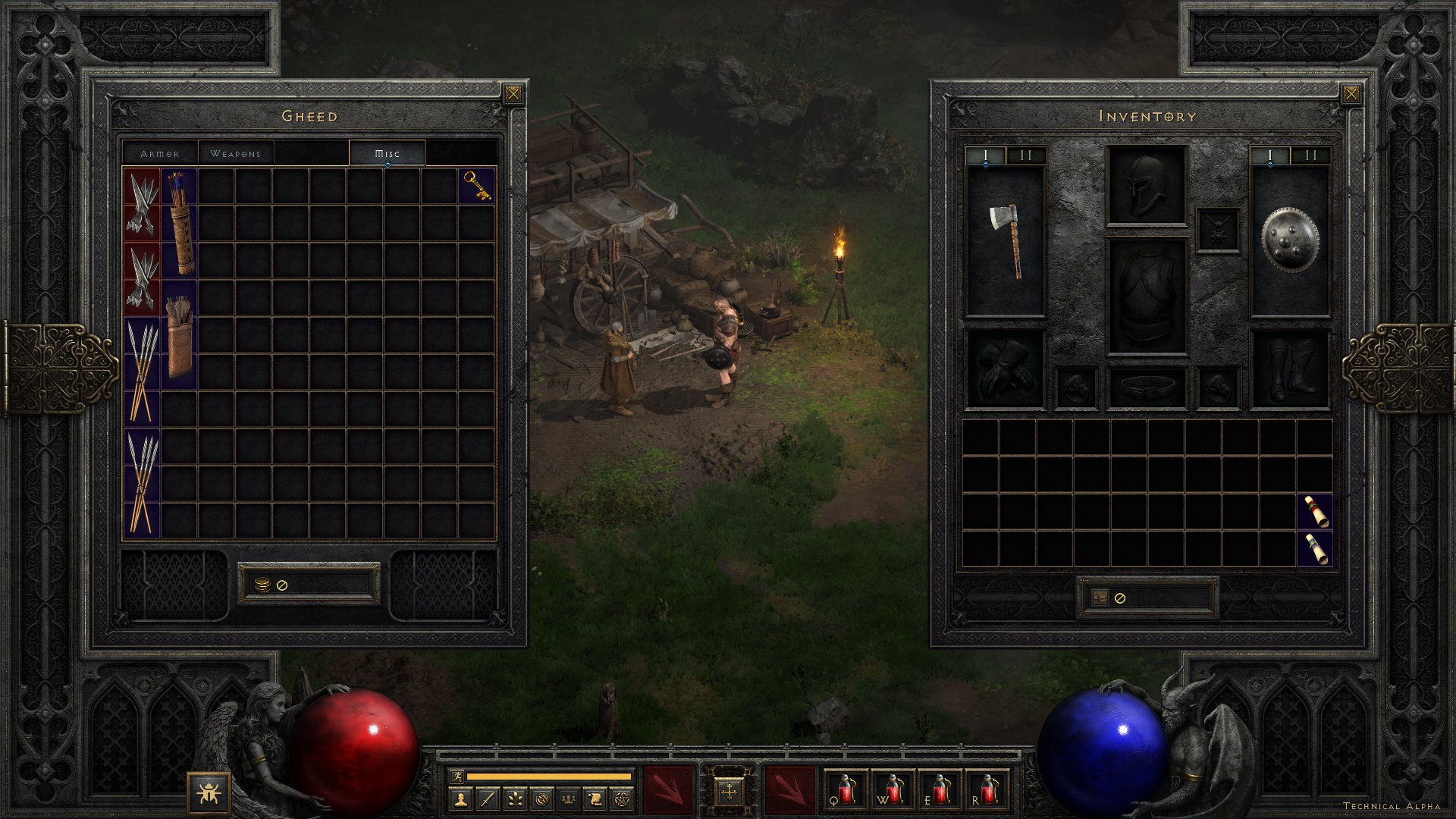Open Gheed's Weapons tab

235,153
